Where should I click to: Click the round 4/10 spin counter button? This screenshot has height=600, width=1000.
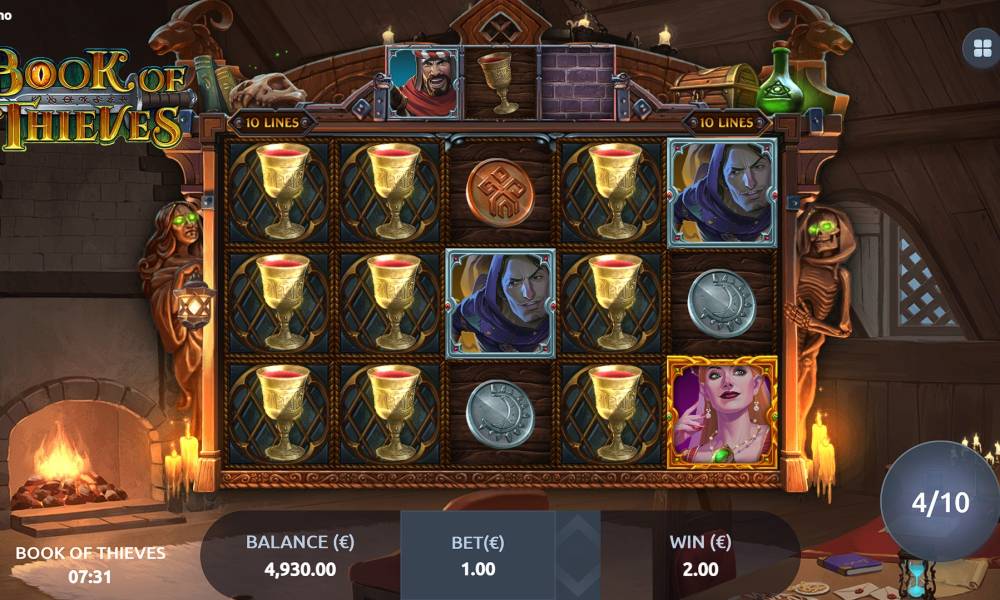click(940, 502)
